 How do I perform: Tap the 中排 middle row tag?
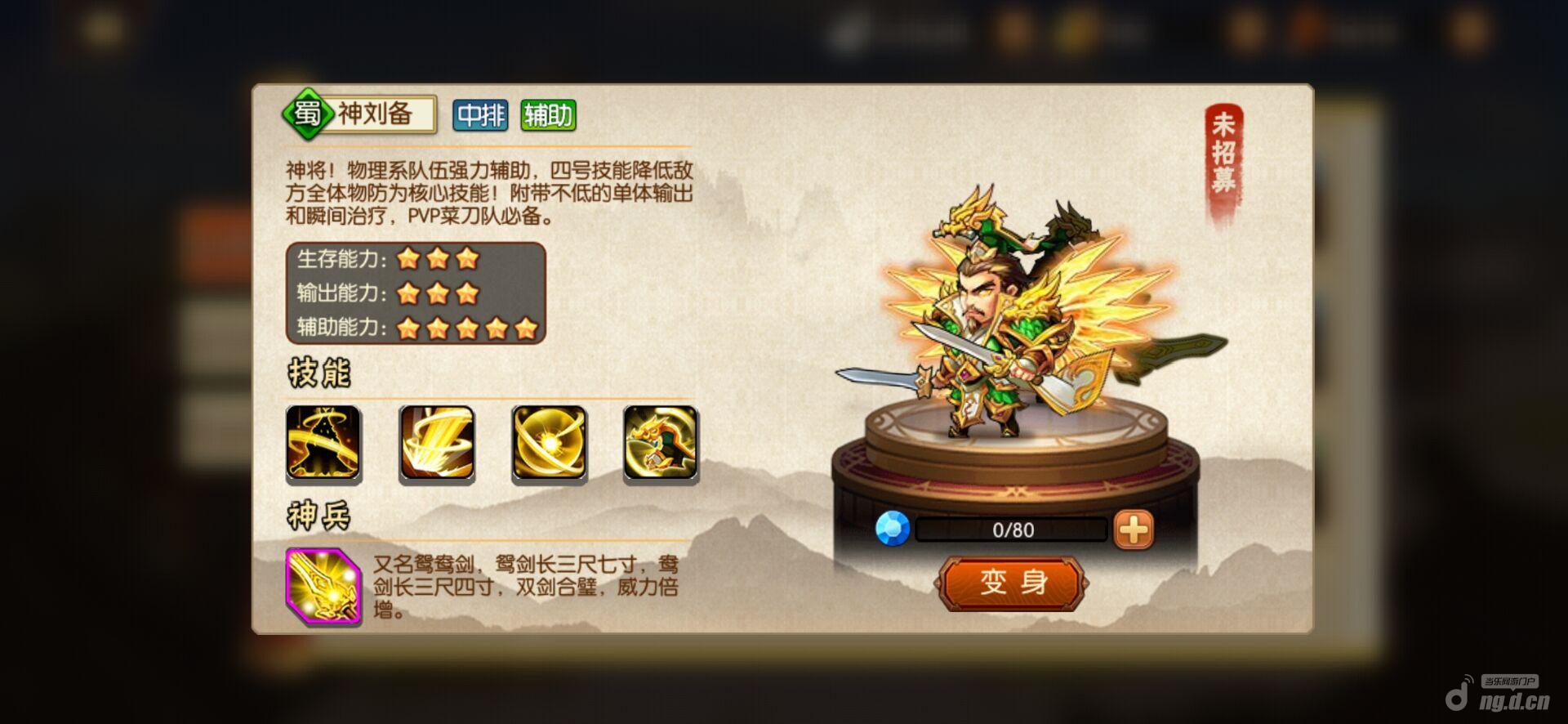480,115
